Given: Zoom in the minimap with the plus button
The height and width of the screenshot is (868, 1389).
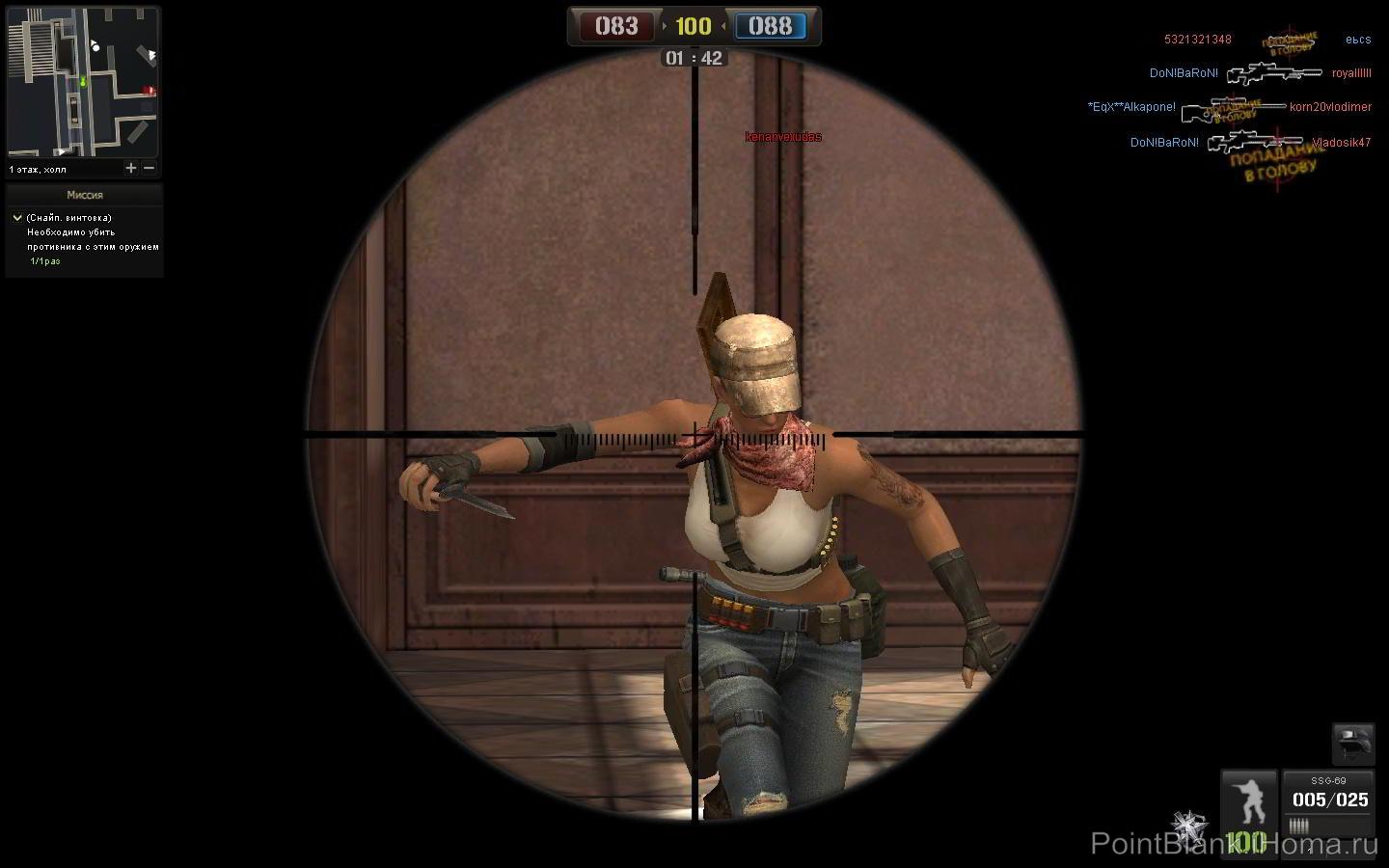Looking at the screenshot, I should [x=131, y=168].
